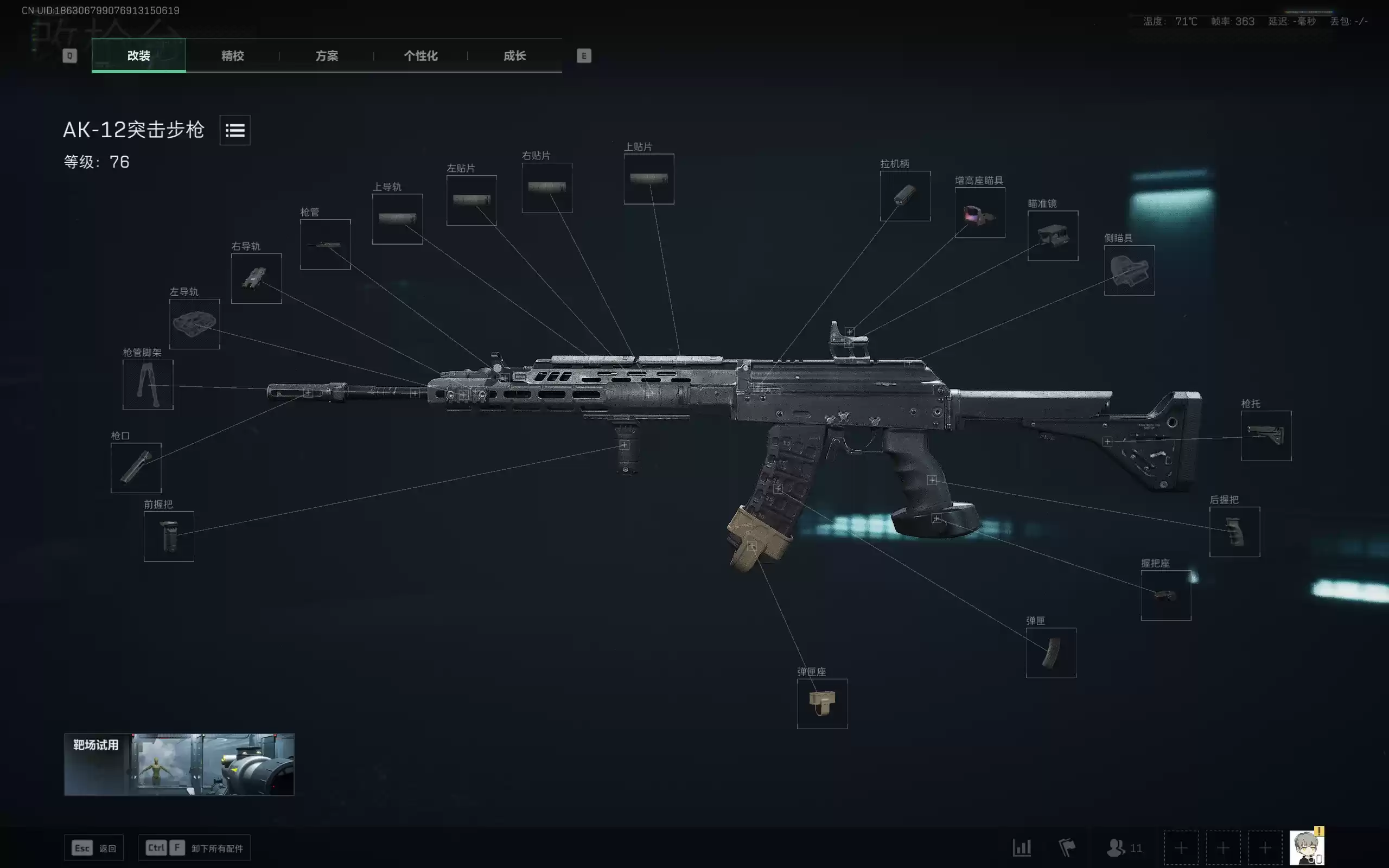
Task: Open the 成长 growth tab
Action: pos(514,56)
